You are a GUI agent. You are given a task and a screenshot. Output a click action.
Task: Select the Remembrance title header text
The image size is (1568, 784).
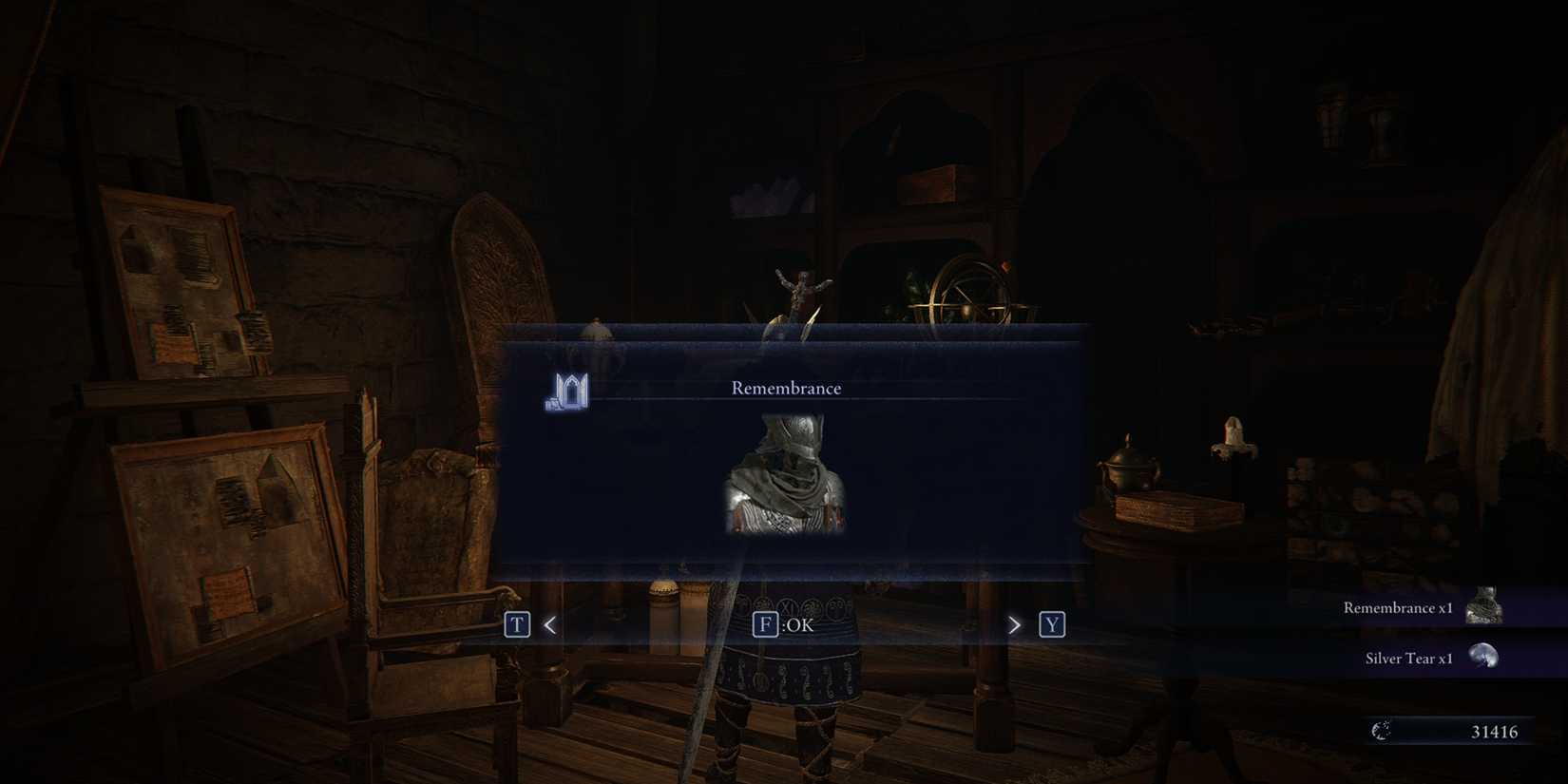click(x=785, y=388)
